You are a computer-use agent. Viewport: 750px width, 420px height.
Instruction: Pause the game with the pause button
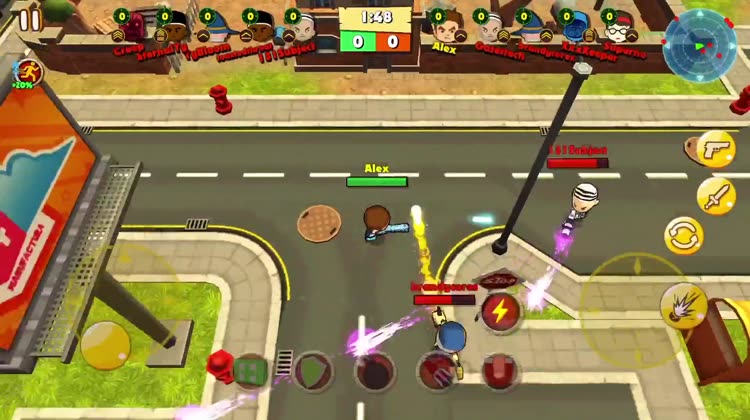30,19
